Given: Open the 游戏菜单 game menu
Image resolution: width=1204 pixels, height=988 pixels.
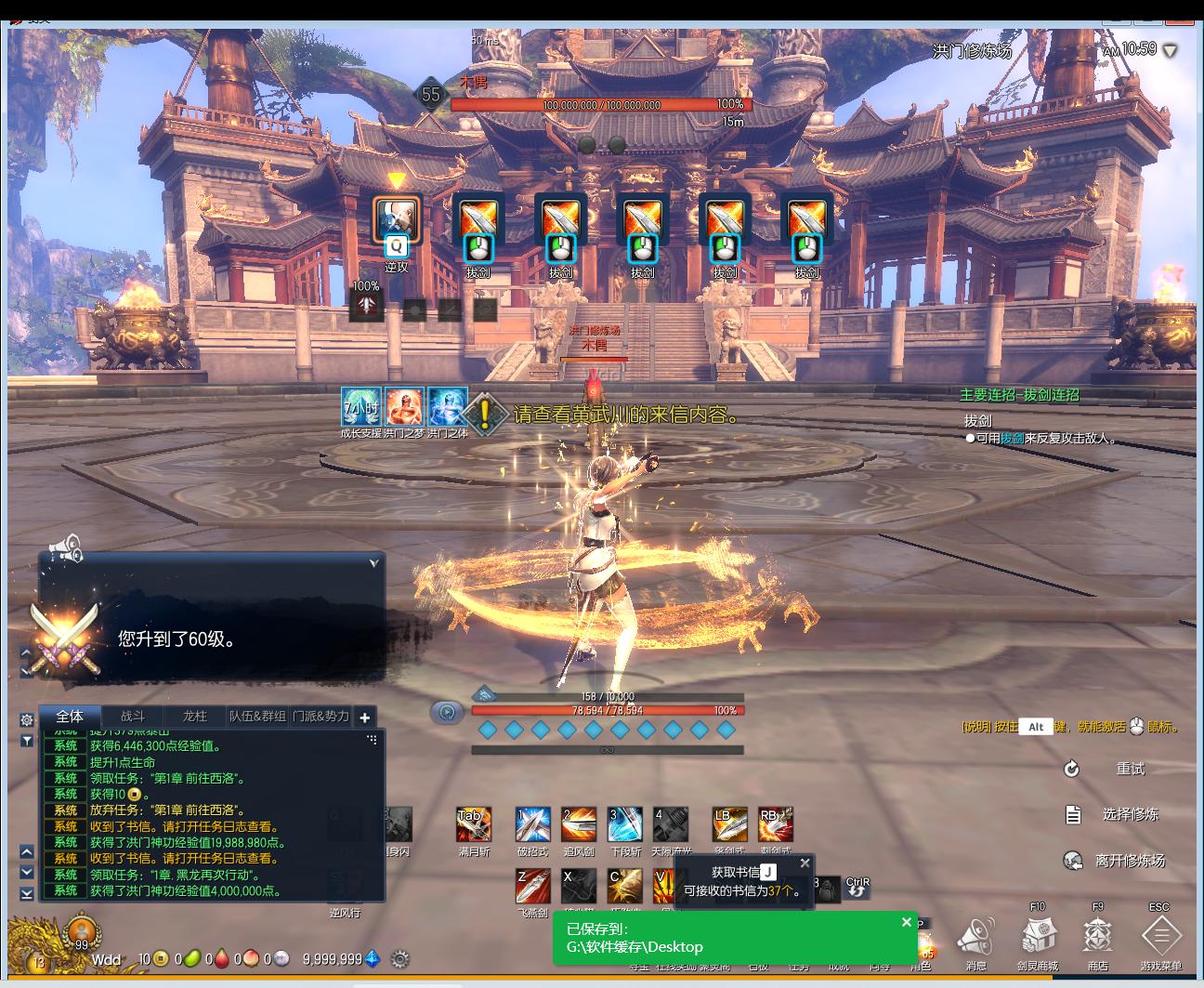Looking at the screenshot, I should point(1160,937).
